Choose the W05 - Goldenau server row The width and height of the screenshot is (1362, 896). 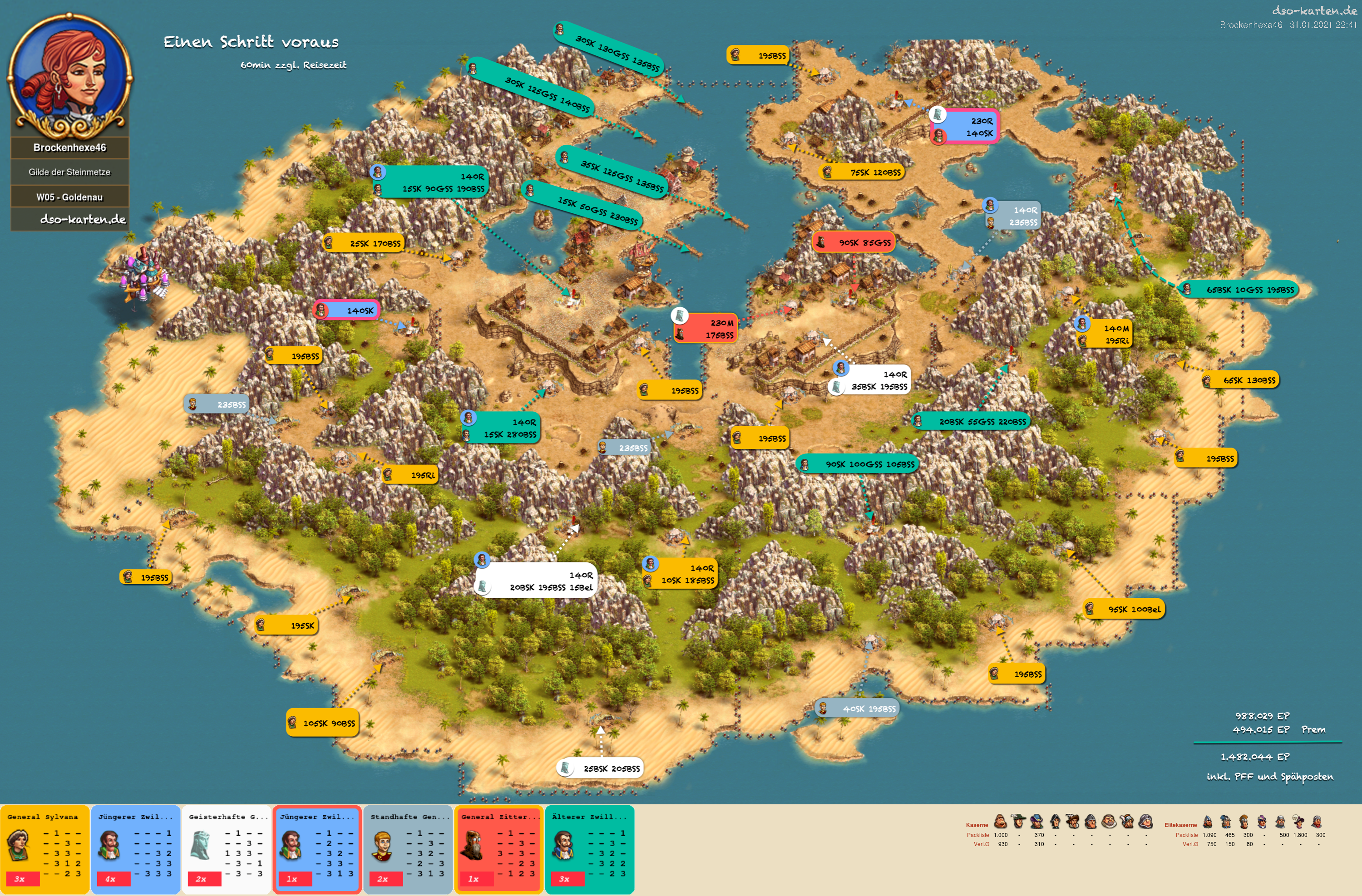pos(70,197)
